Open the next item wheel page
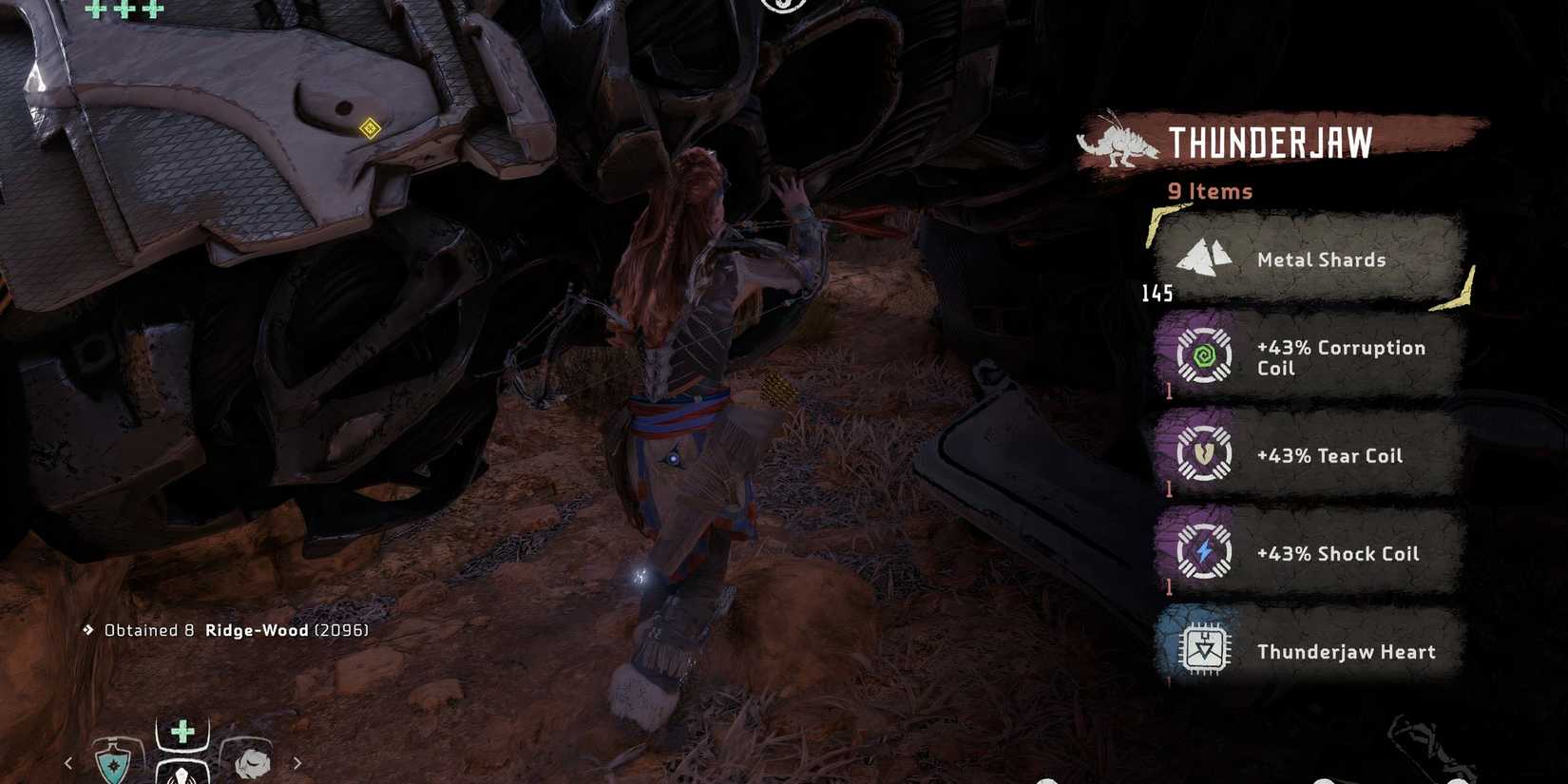 (296, 762)
